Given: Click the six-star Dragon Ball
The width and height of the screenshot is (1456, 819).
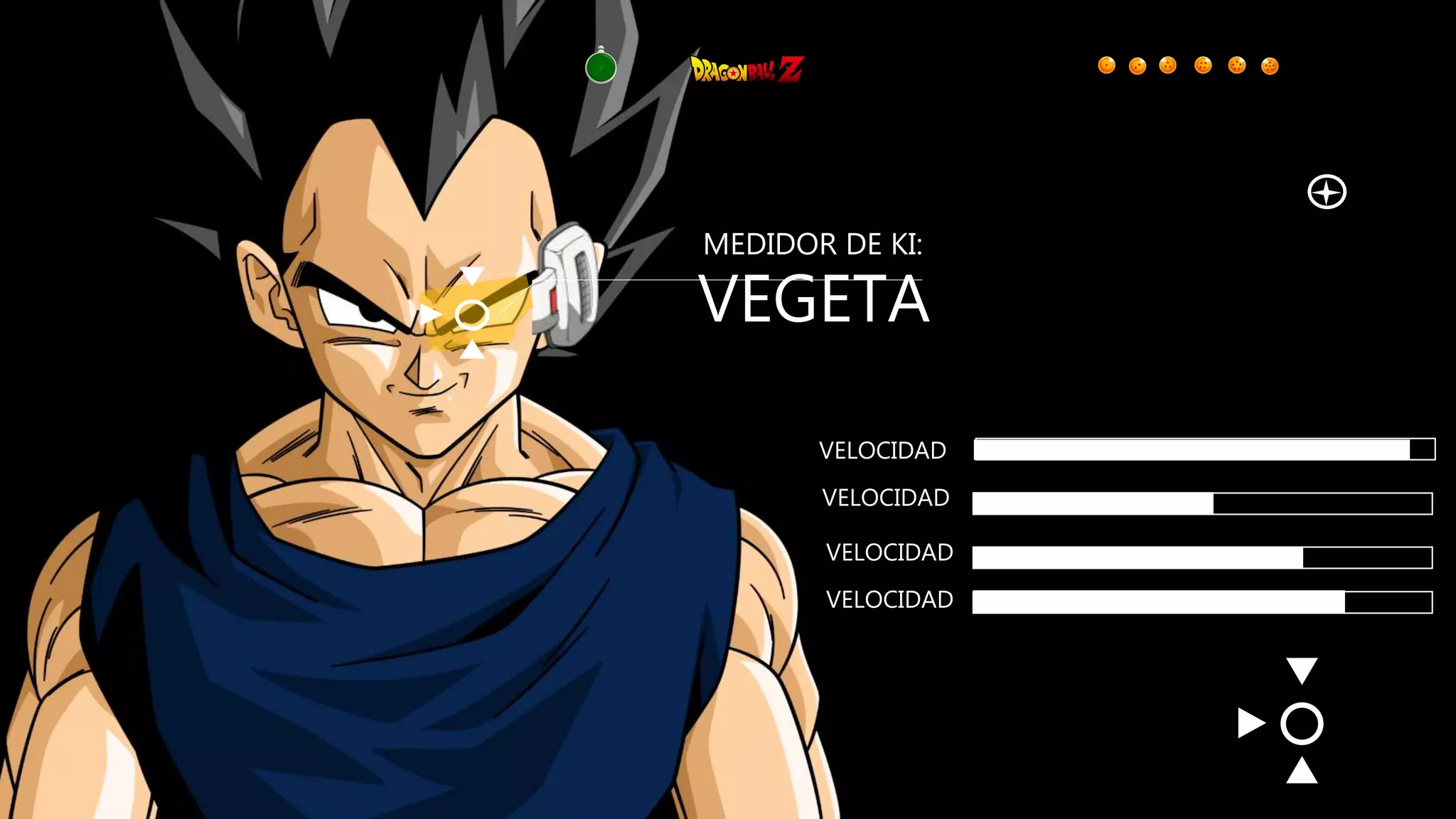Looking at the screenshot, I should pyautogui.click(x=1270, y=66).
